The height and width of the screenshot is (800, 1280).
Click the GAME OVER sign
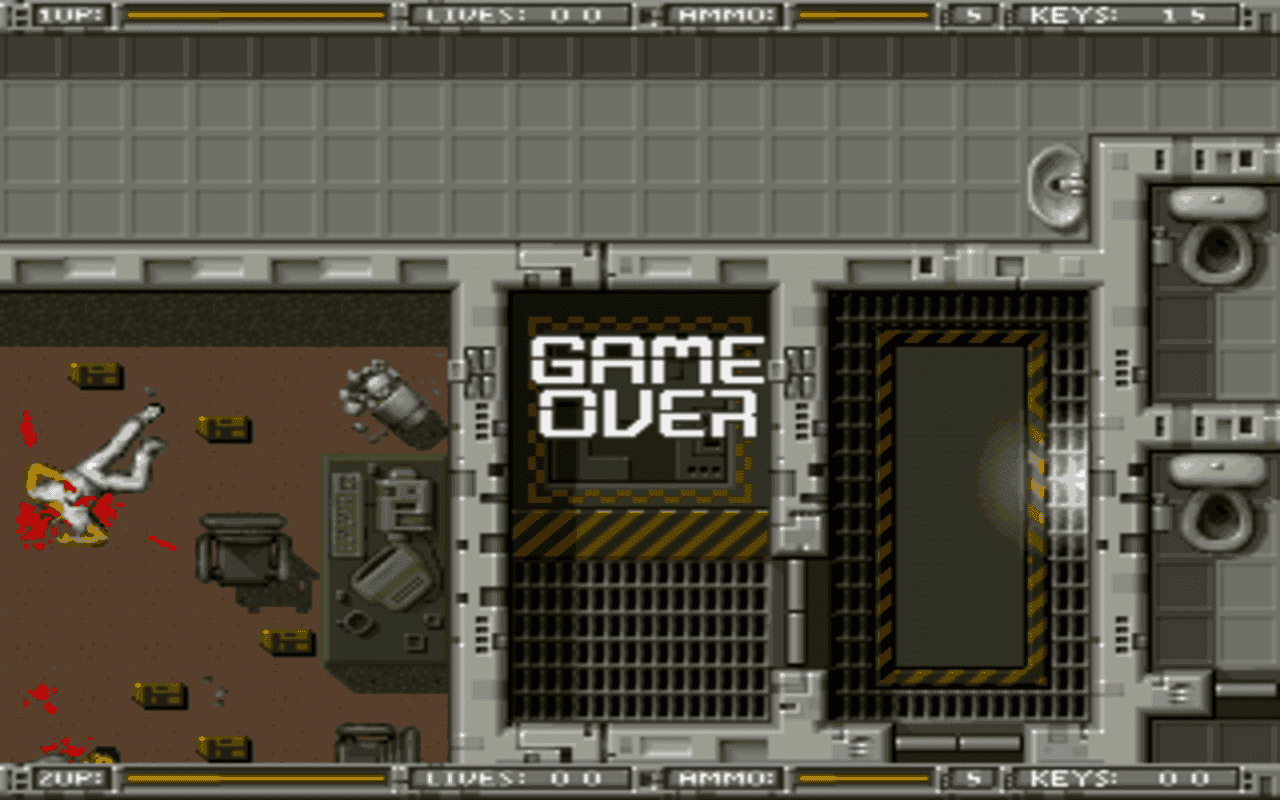pos(645,385)
